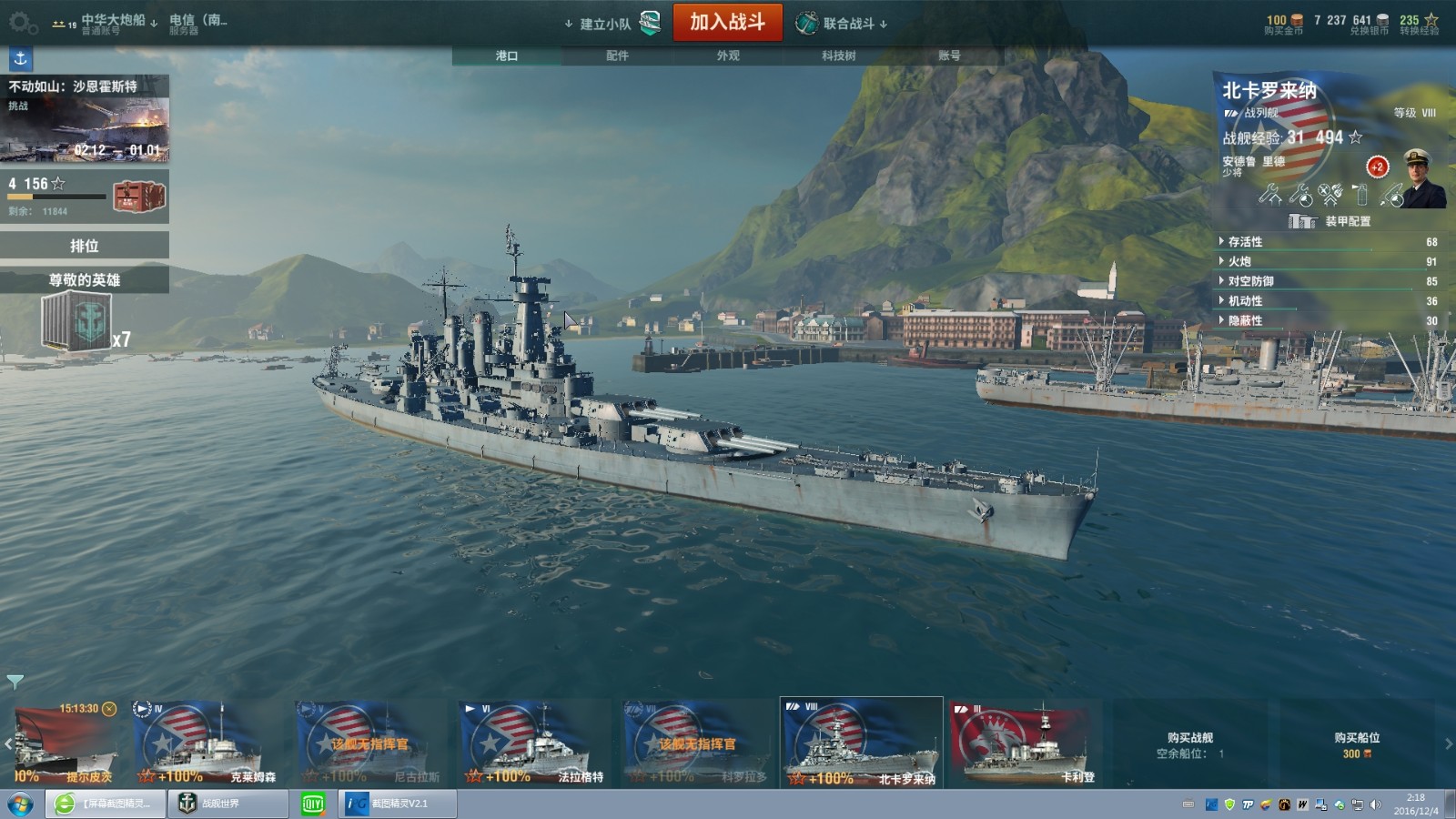This screenshot has height=819, width=1456.
Task: Open the 排位 ranked battles panel
Action: [85, 246]
